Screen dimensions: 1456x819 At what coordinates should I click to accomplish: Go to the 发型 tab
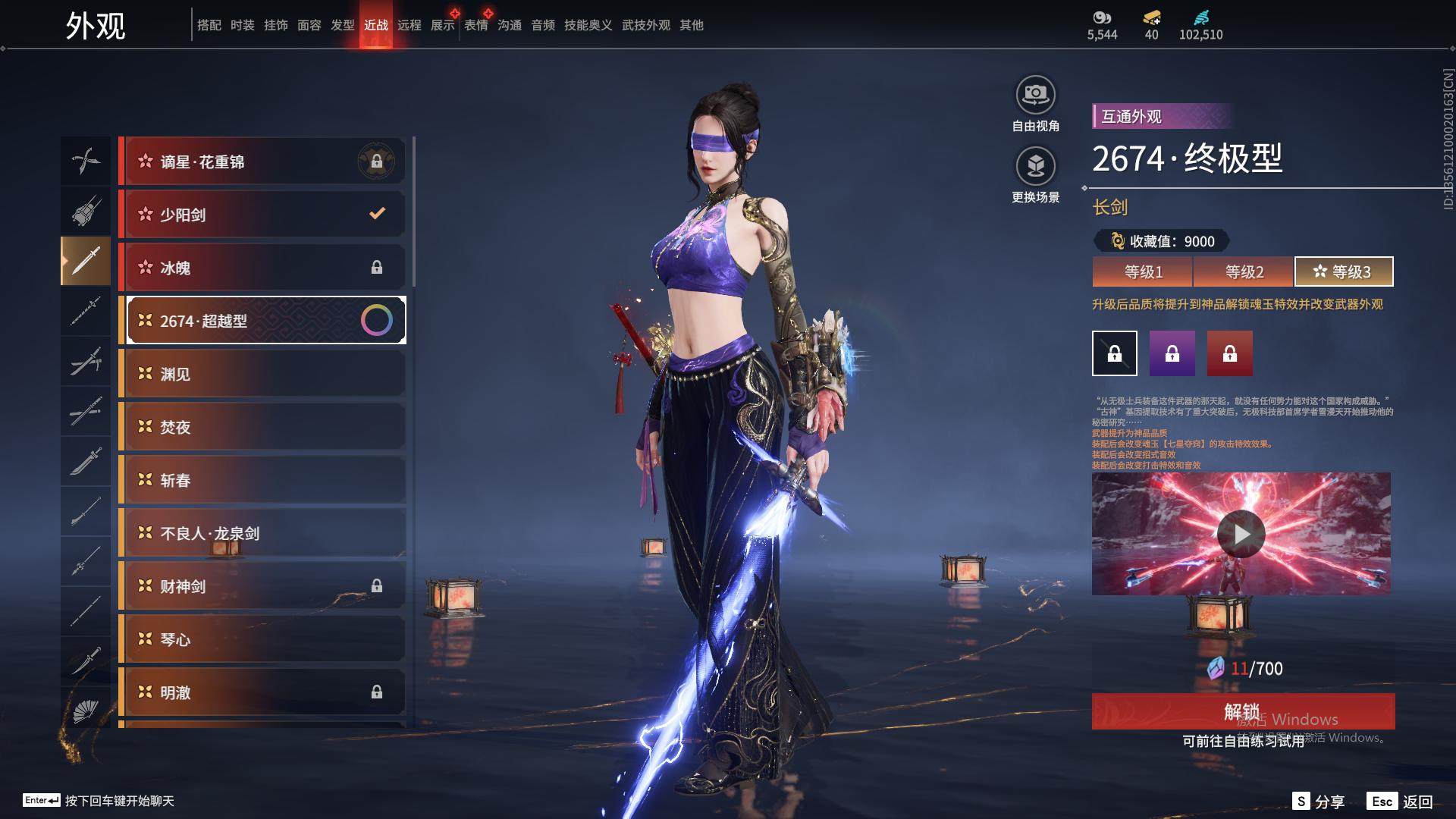point(343,25)
